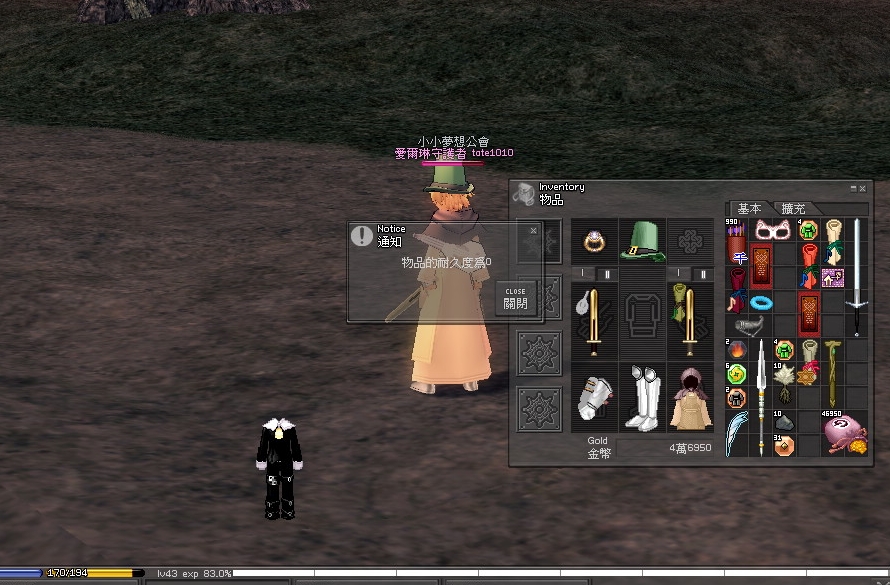The image size is (890, 585).
Task: Select the equipped white gauntlet
Action: point(594,397)
